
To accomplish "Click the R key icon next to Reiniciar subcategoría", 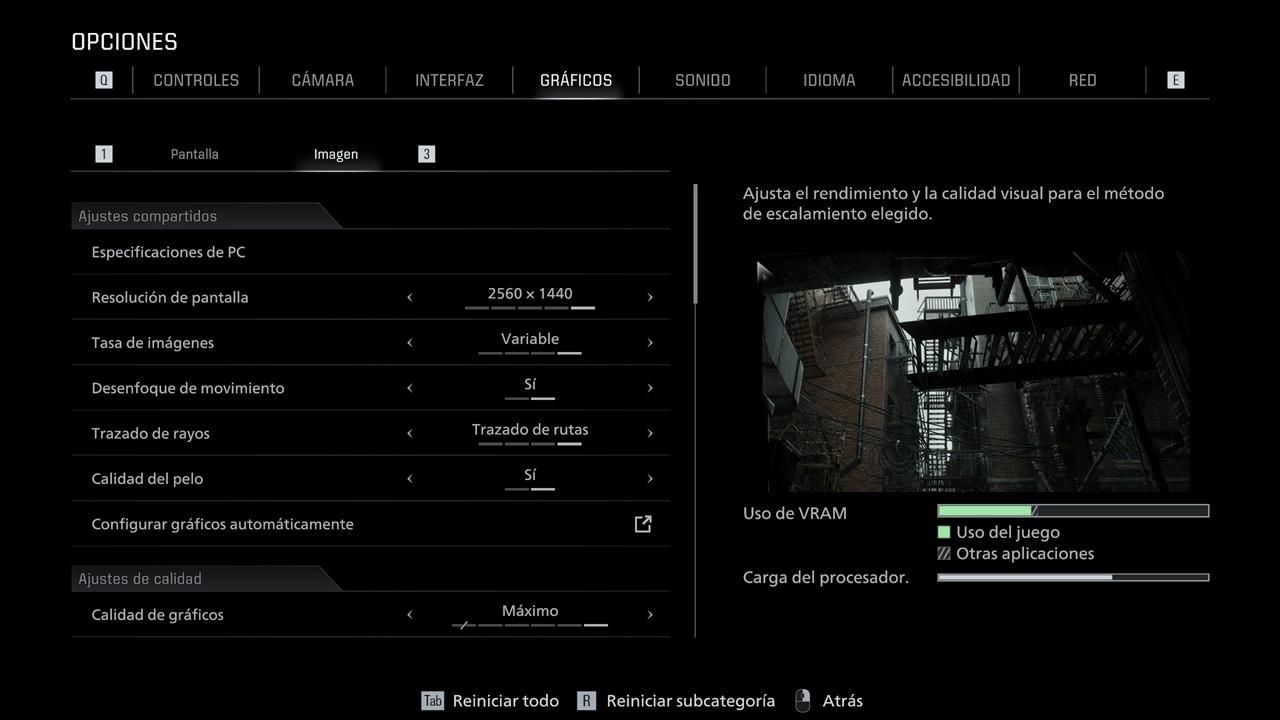I will pos(585,700).
